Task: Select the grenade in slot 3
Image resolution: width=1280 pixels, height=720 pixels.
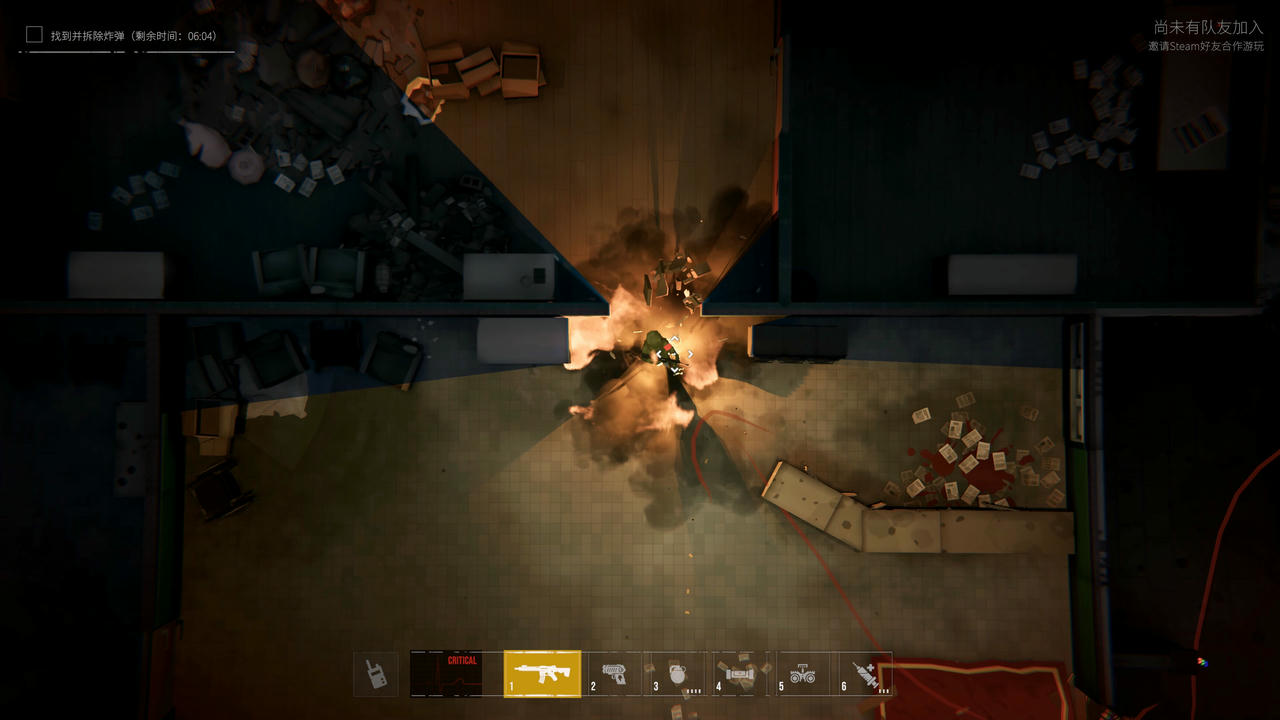Action: pyautogui.click(x=676, y=674)
